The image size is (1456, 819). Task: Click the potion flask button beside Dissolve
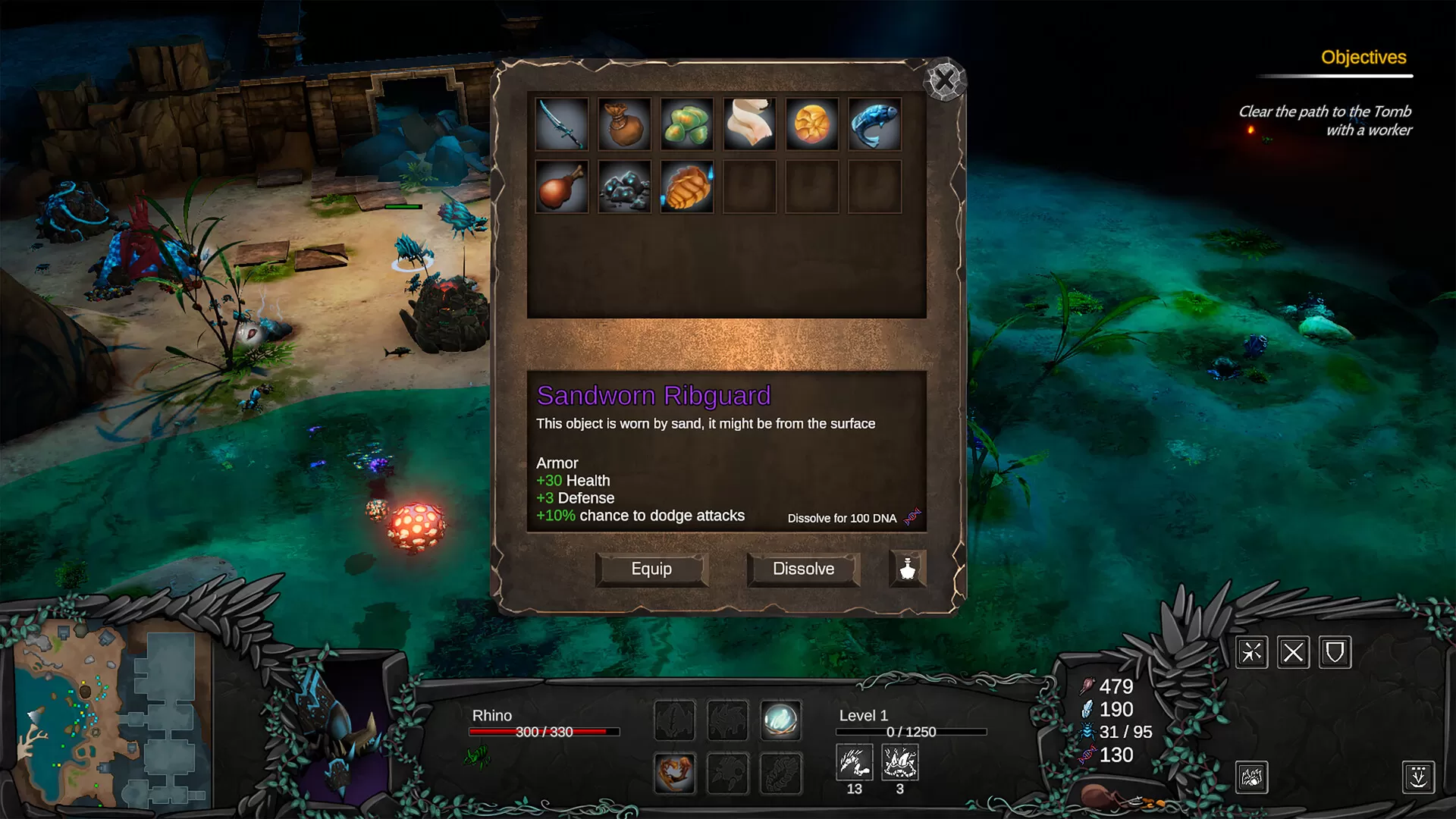tap(908, 569)
